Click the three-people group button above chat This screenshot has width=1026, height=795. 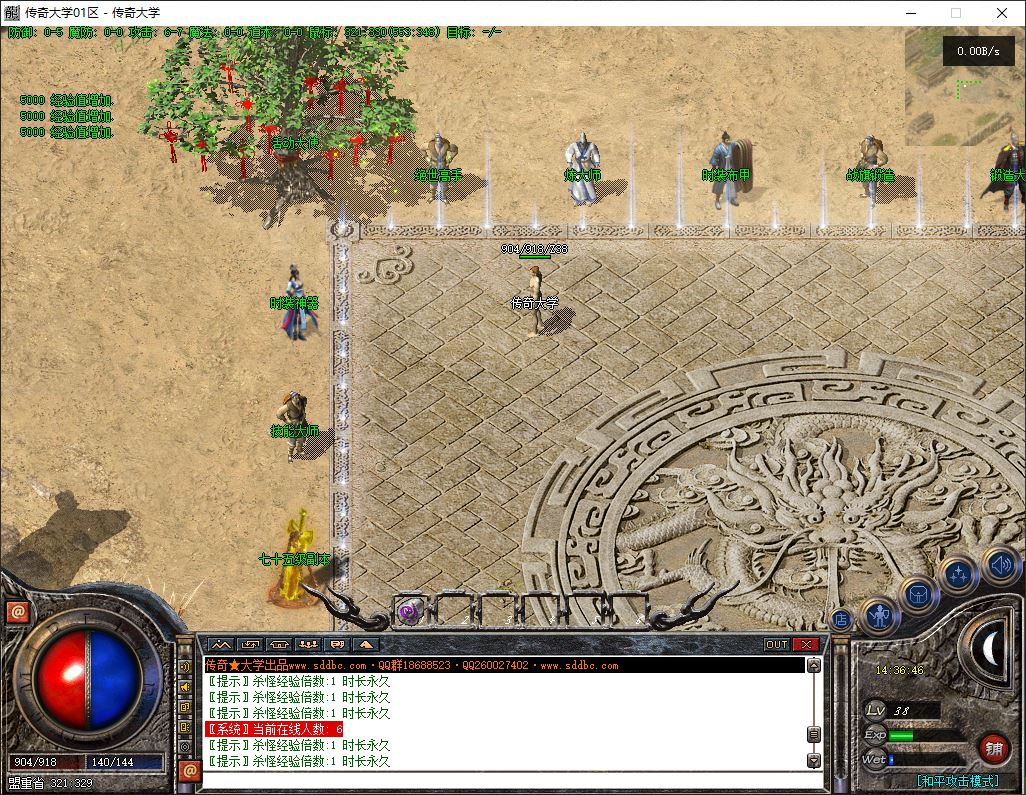(x=308, y=644)
